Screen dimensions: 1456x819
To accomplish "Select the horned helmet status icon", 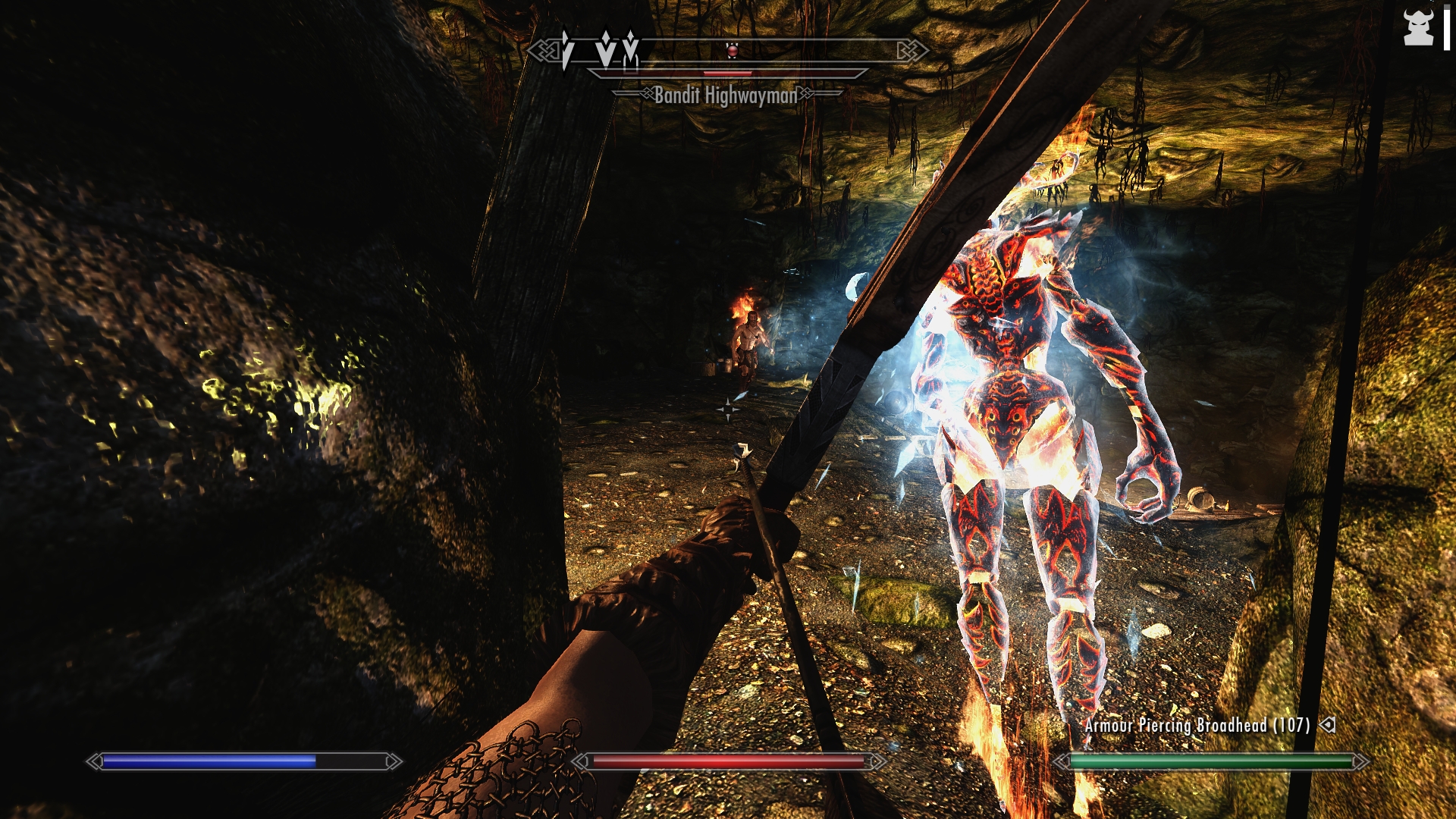I will click(x=1418, y=29).
